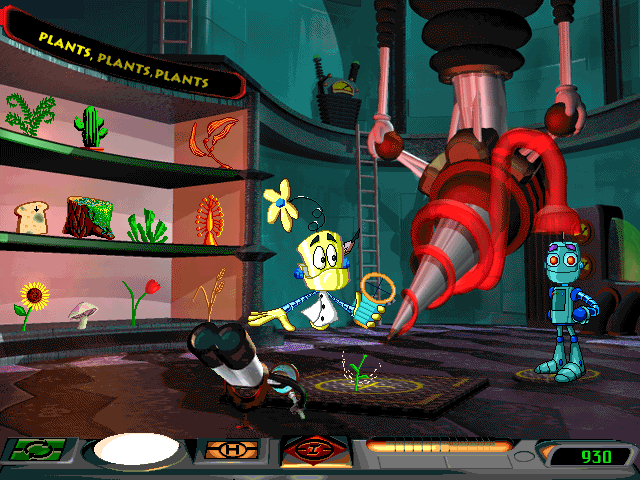640x480 pixels.
Task: Click the orange H help button
Action: [x=231, y=451]
